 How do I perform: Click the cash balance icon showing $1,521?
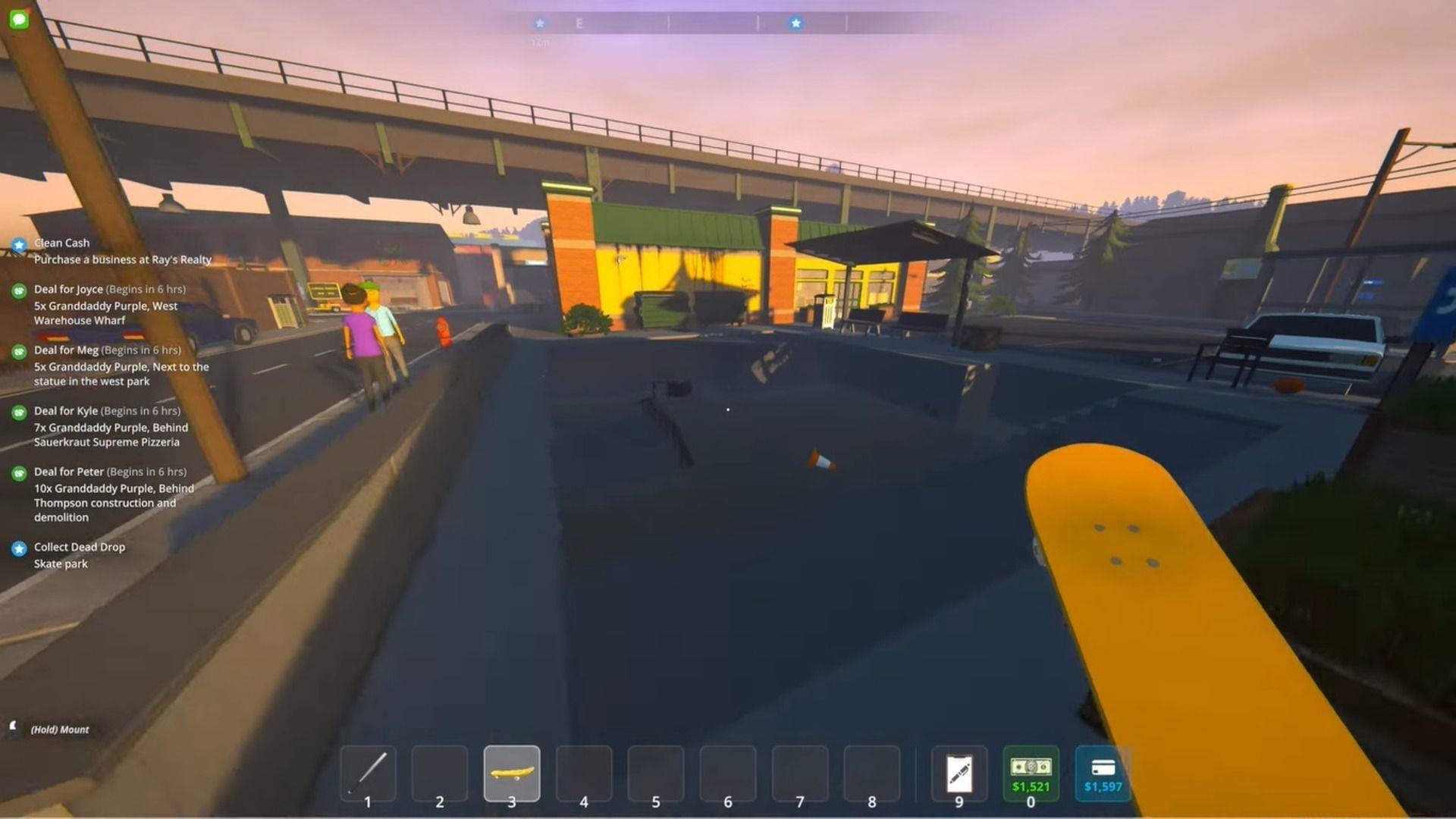pyautogui.click(x=1032, y=772)
